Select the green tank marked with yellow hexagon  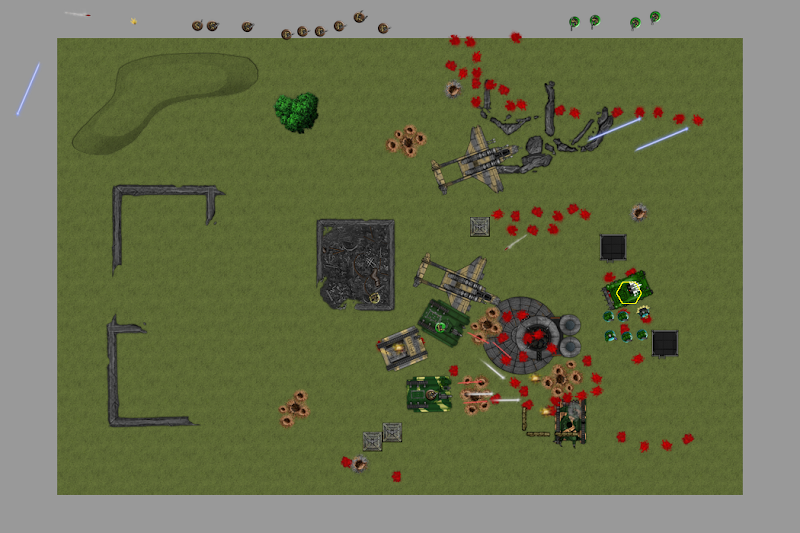(x=628, y=291)
